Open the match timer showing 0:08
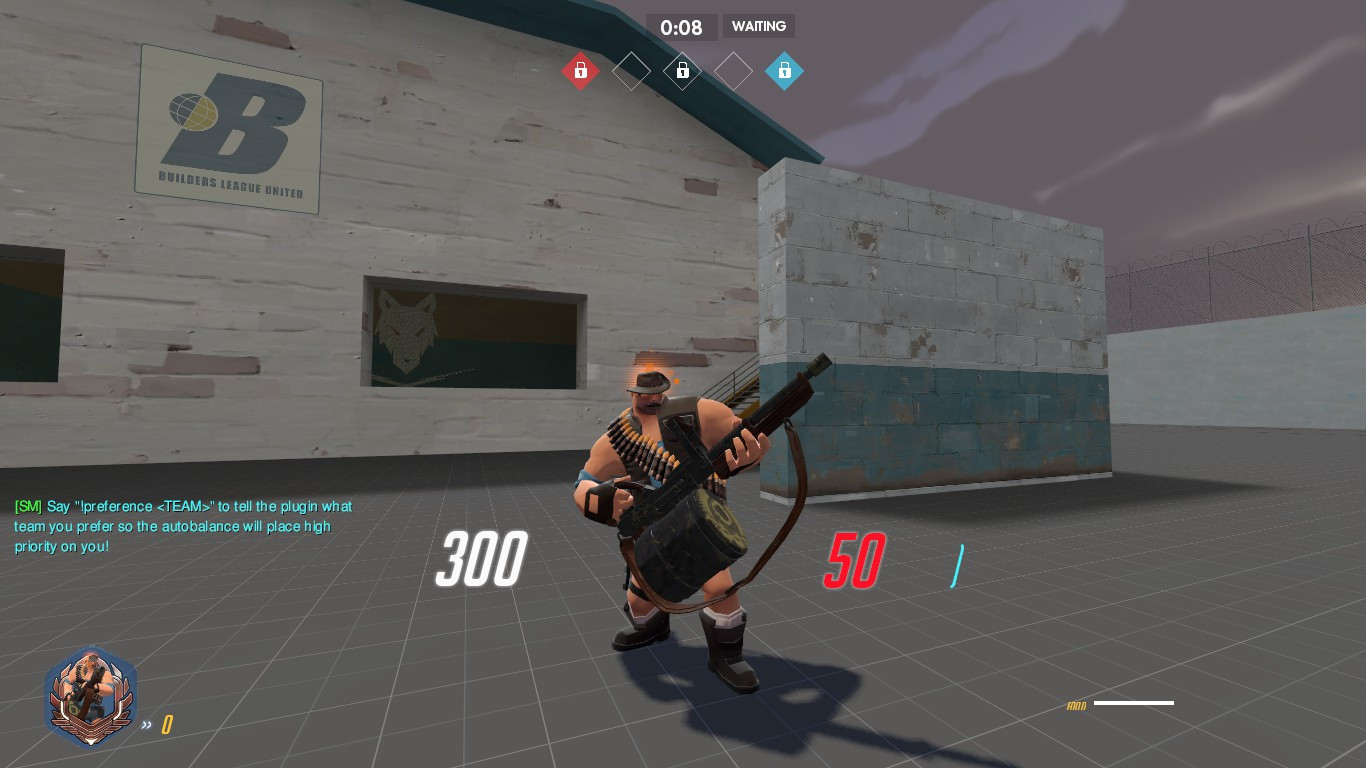 683,27
